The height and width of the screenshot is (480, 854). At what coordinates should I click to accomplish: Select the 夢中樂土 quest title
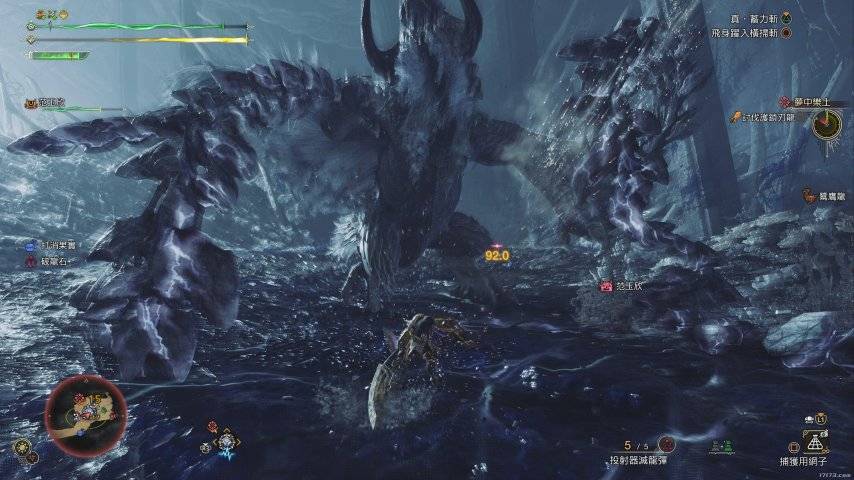[812, 103]
